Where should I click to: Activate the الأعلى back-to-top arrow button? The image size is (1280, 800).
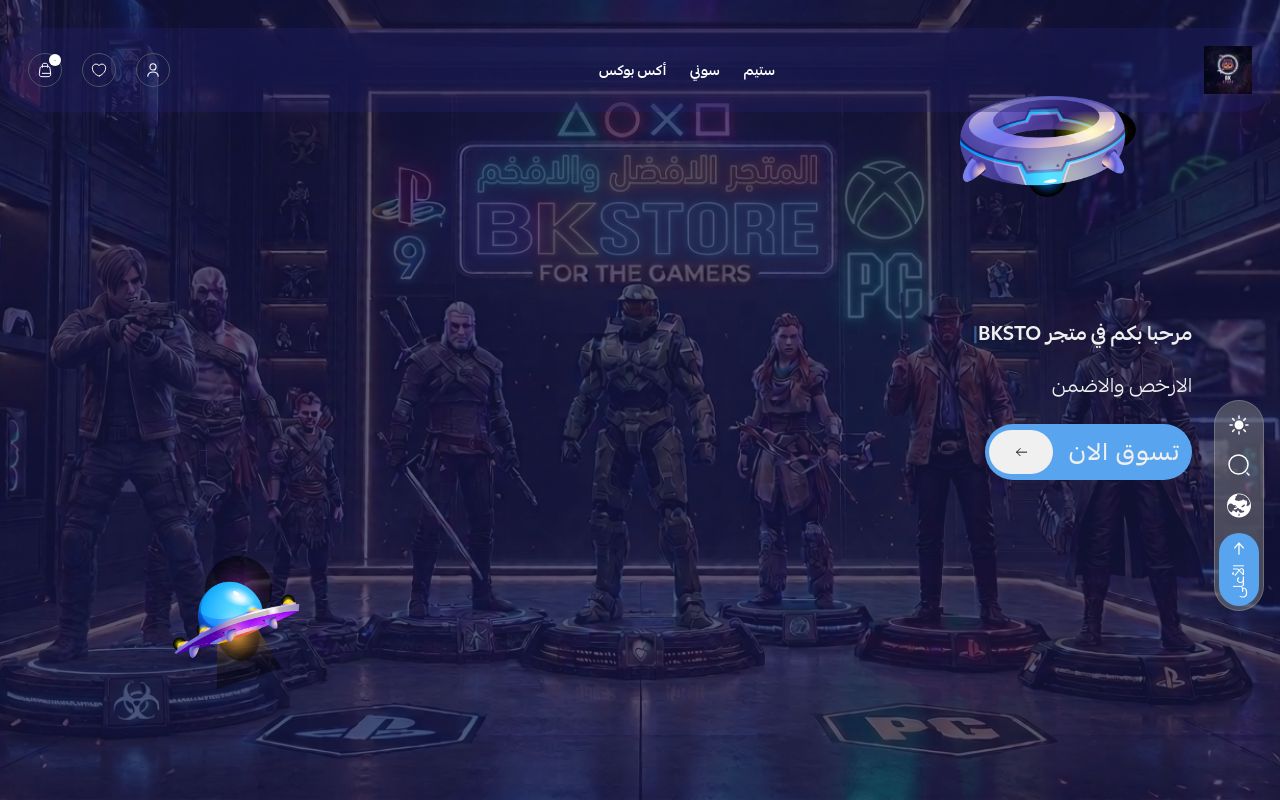coord(1239,569)
